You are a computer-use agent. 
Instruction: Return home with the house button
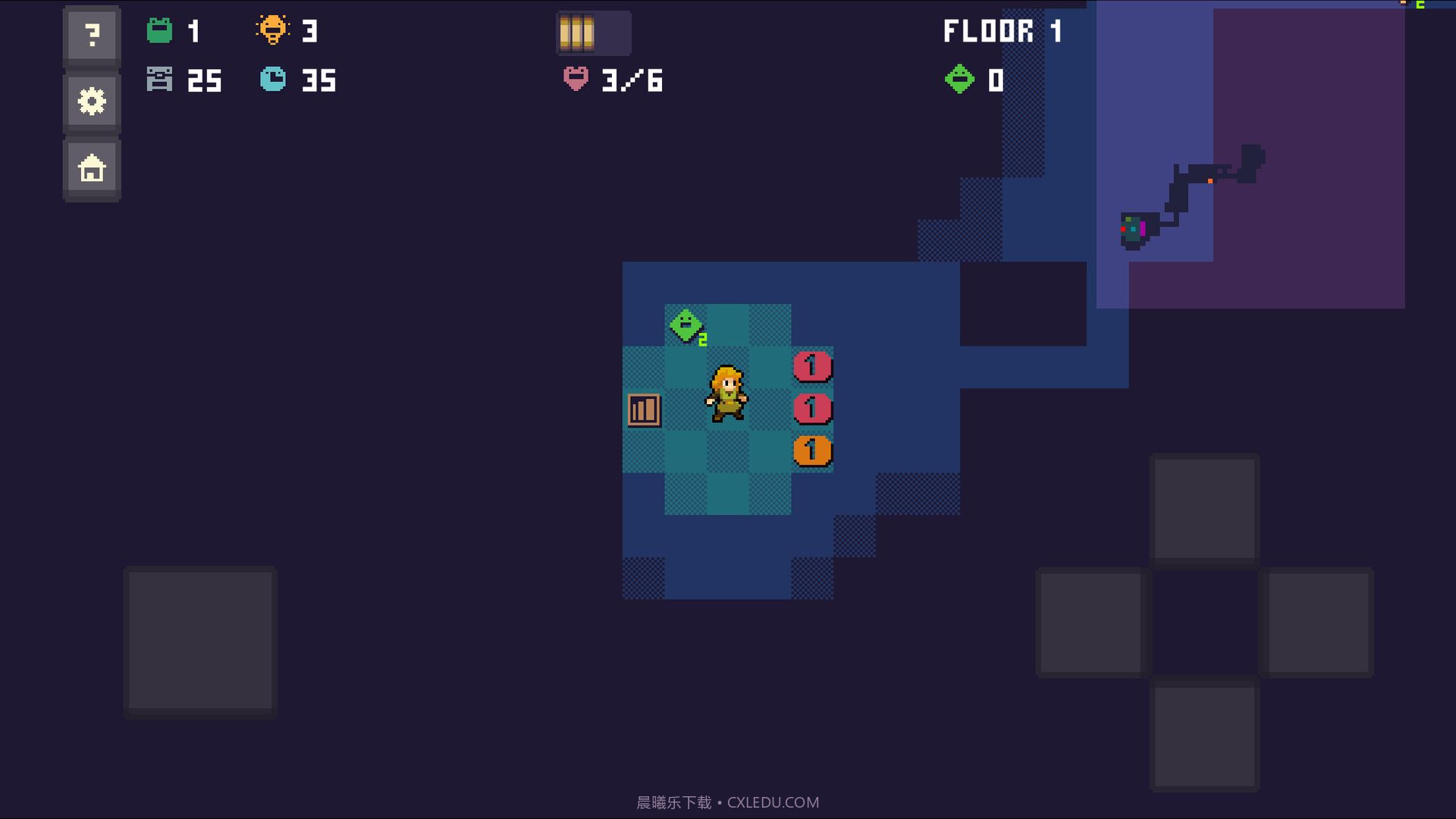[x=92, y=168]
